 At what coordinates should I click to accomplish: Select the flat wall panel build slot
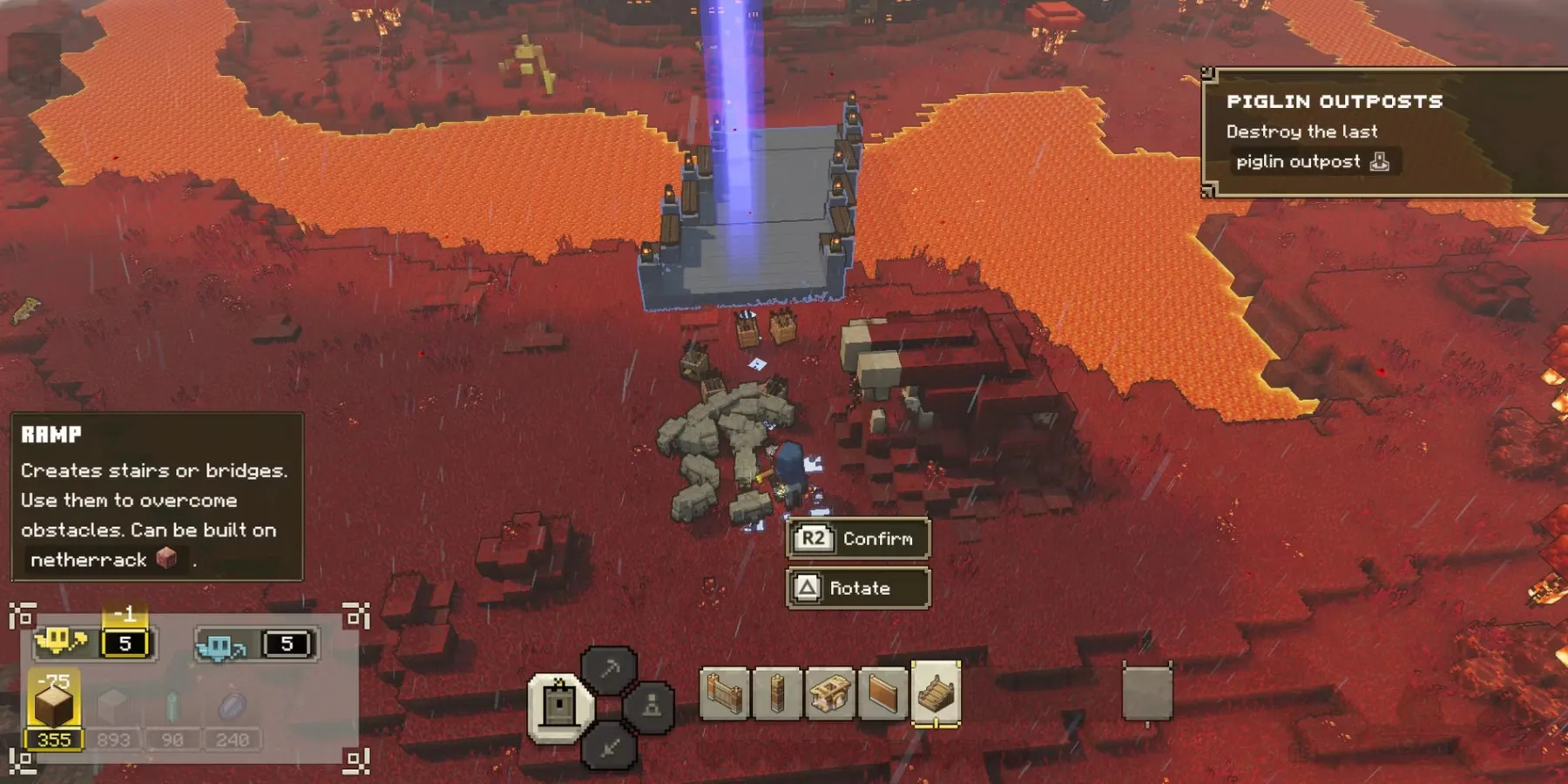pyautogui.click(x=882, y=694)
